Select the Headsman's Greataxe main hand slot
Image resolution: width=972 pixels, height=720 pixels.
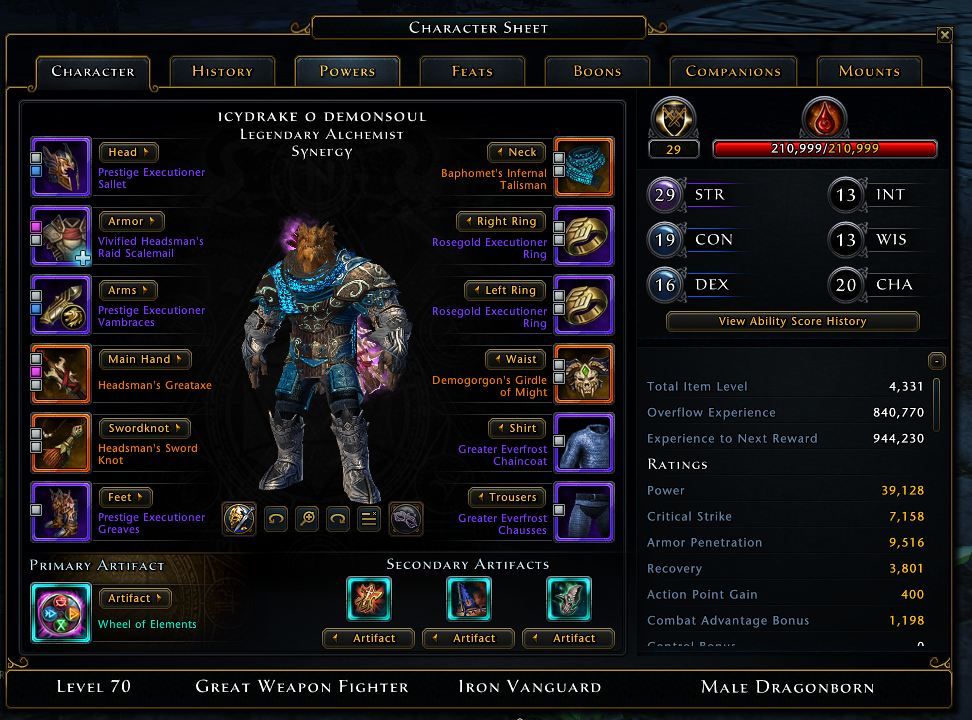pos(61,374)
